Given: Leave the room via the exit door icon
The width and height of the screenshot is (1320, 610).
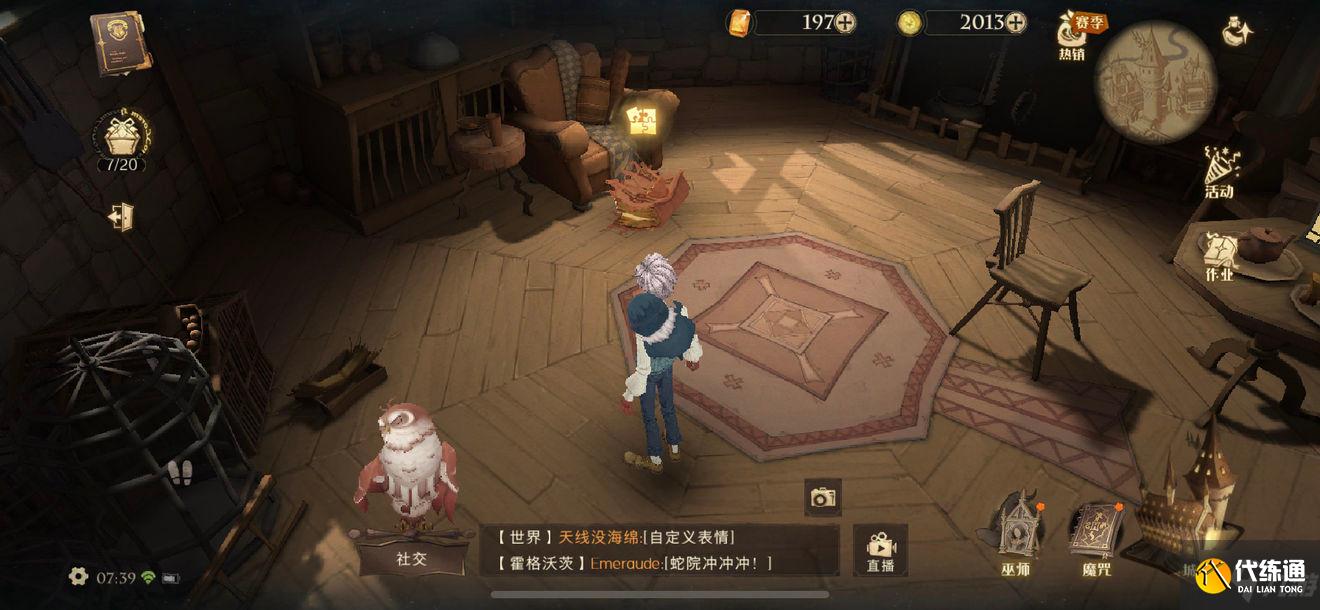Looking at the screenshot, I should [121, 216].
